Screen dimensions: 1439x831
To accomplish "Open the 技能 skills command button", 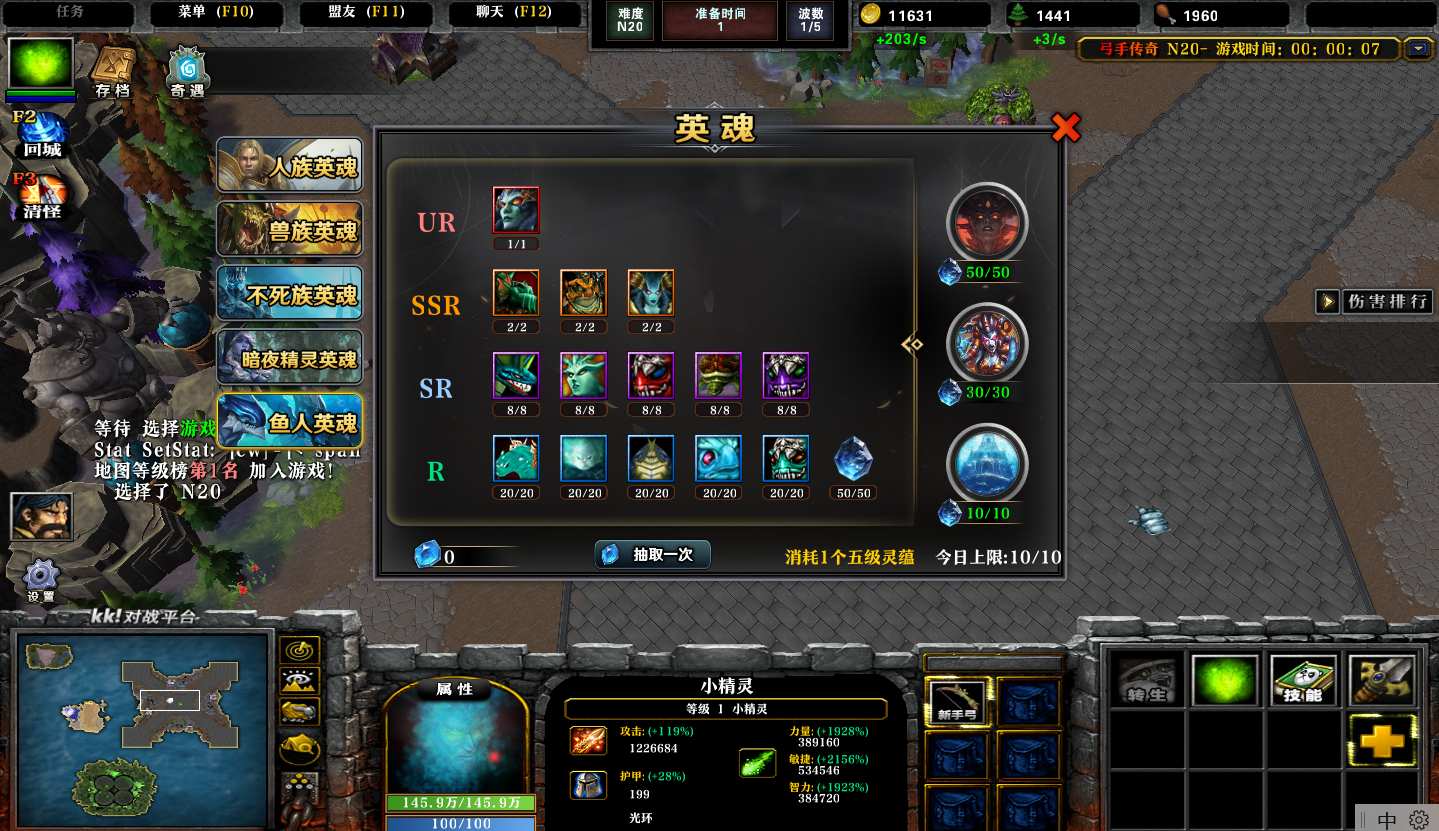I will pos(1303,680).
